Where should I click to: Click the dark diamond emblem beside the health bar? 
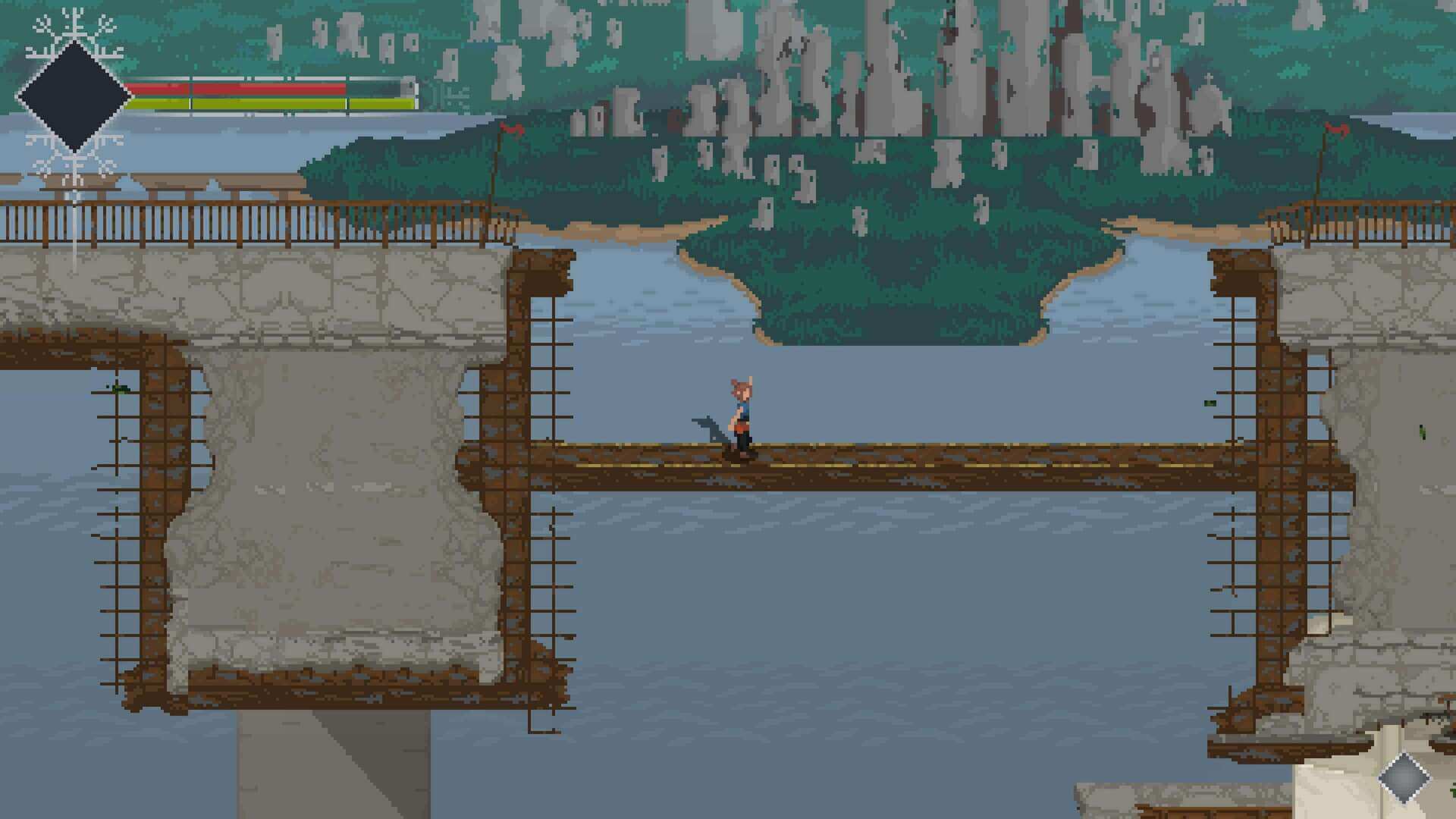click(x=74, y=96)
